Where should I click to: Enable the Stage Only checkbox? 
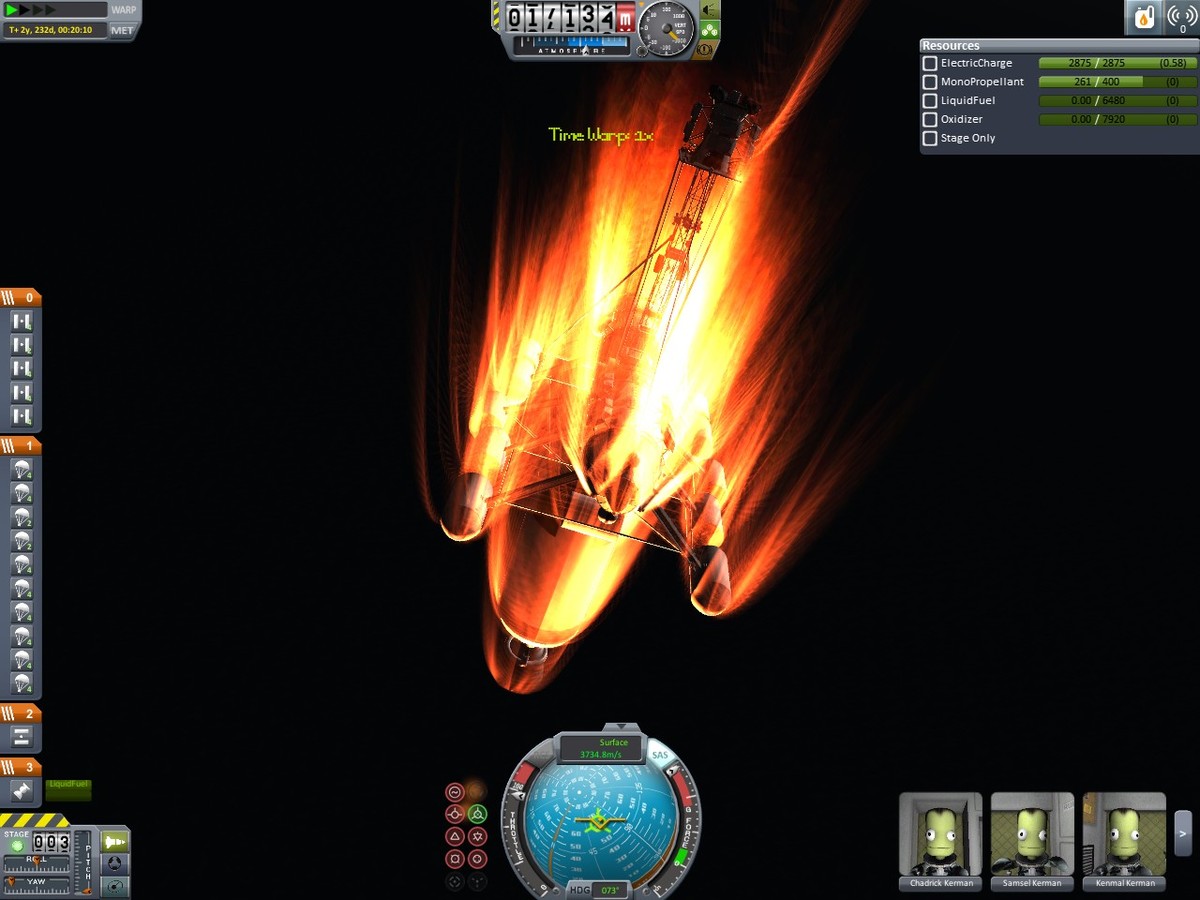tap(930, 139)
